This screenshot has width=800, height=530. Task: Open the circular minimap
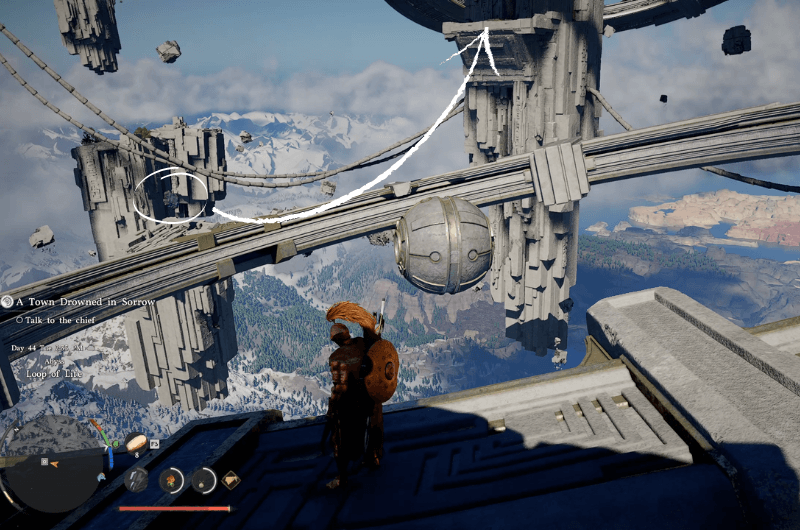52,463
